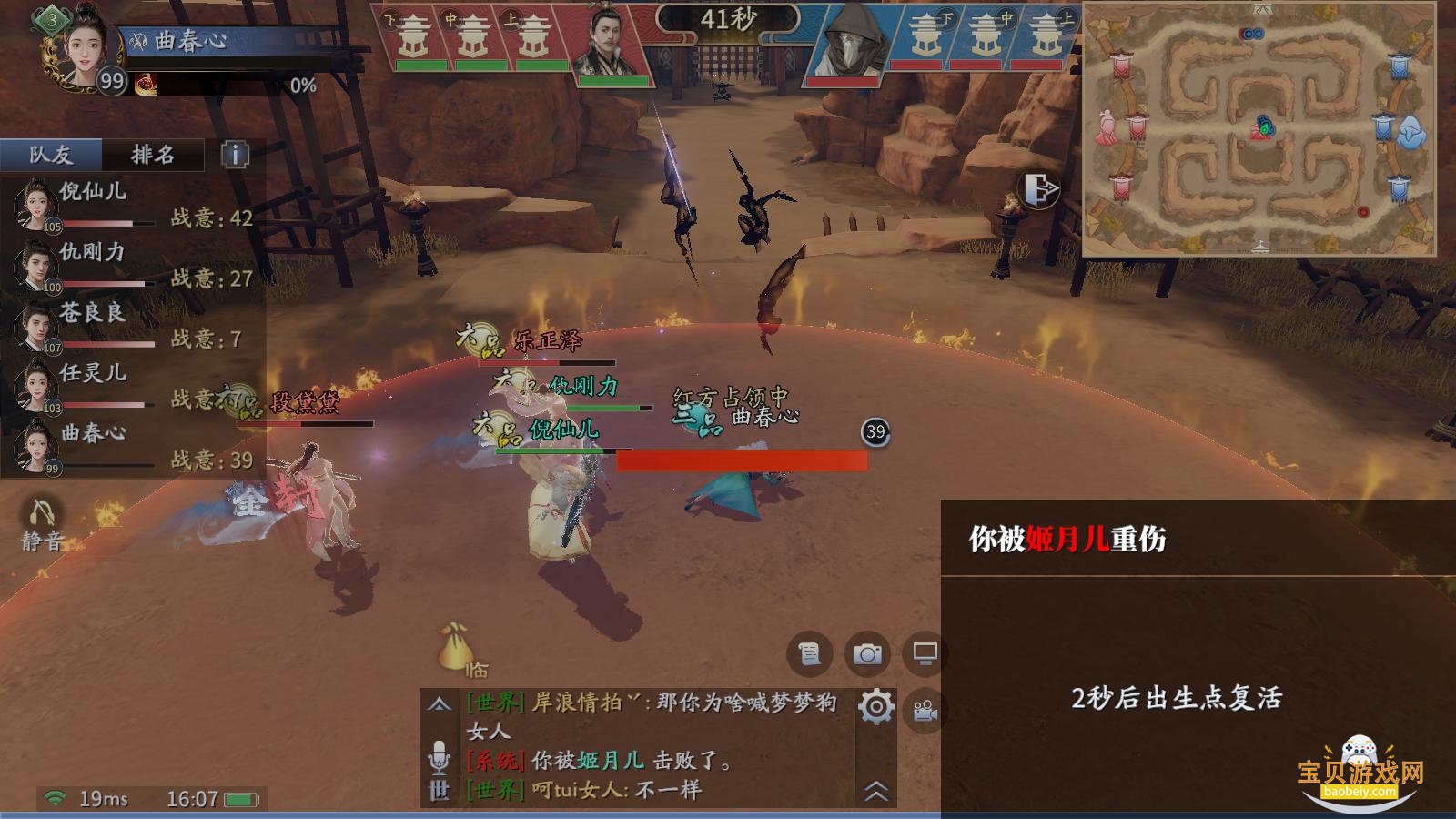This screenshot has height=819, width=1456.
Task: Click the monitor display icon
Action: click(925, 653)
